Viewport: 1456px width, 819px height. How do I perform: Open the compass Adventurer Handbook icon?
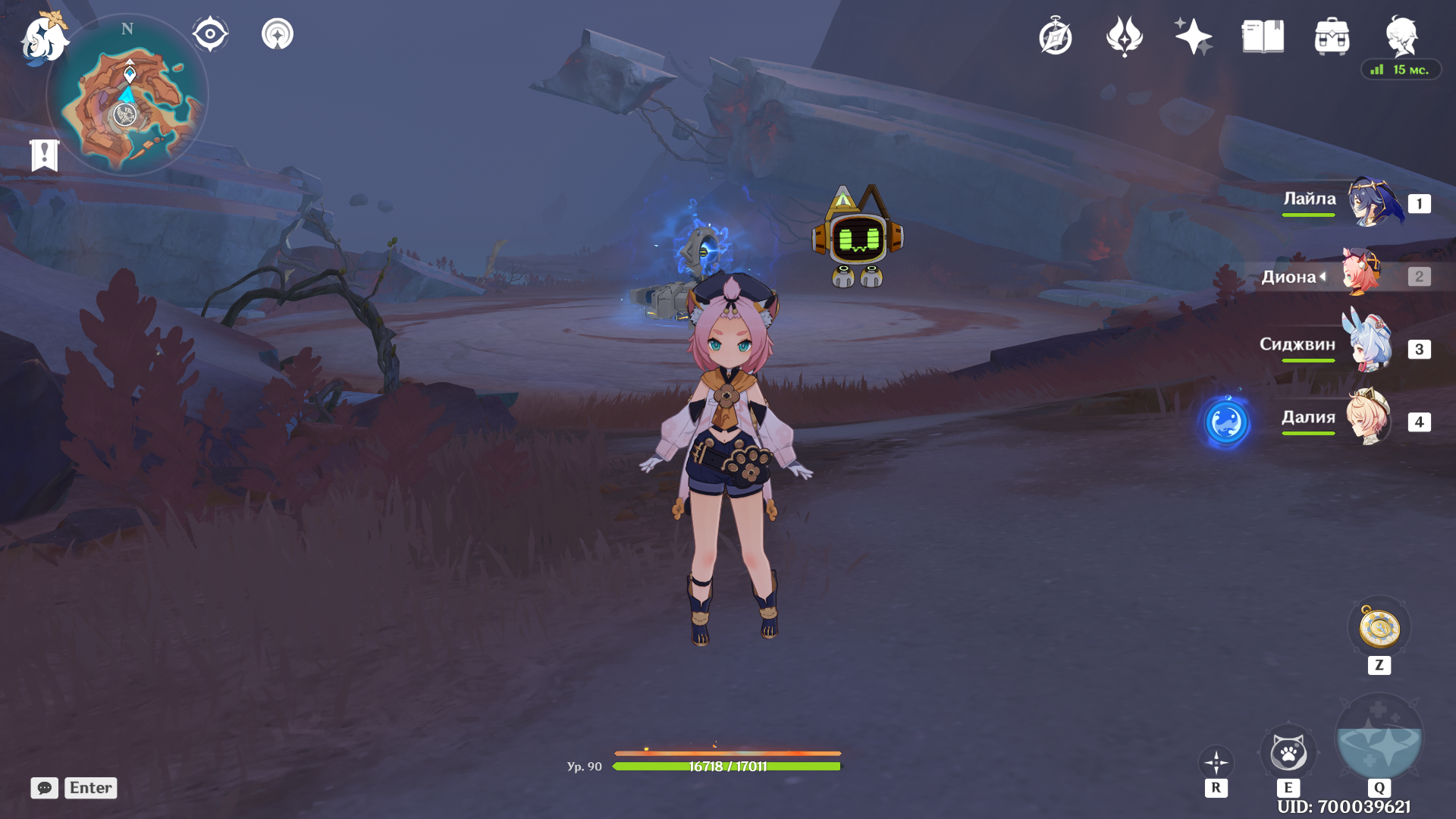click(x=1055, y=36)
